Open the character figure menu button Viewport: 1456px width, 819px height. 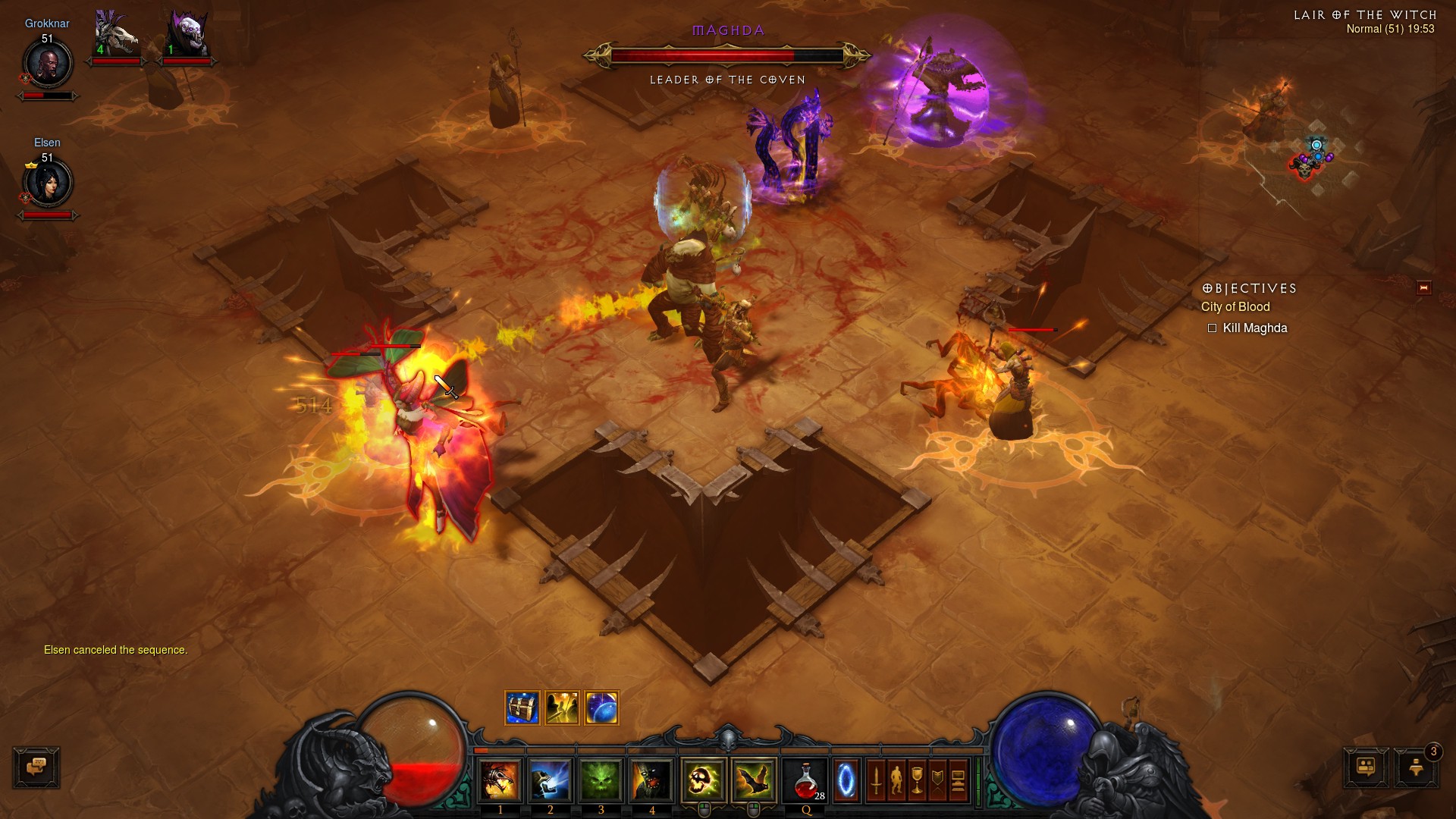click(x=896, y=780)
